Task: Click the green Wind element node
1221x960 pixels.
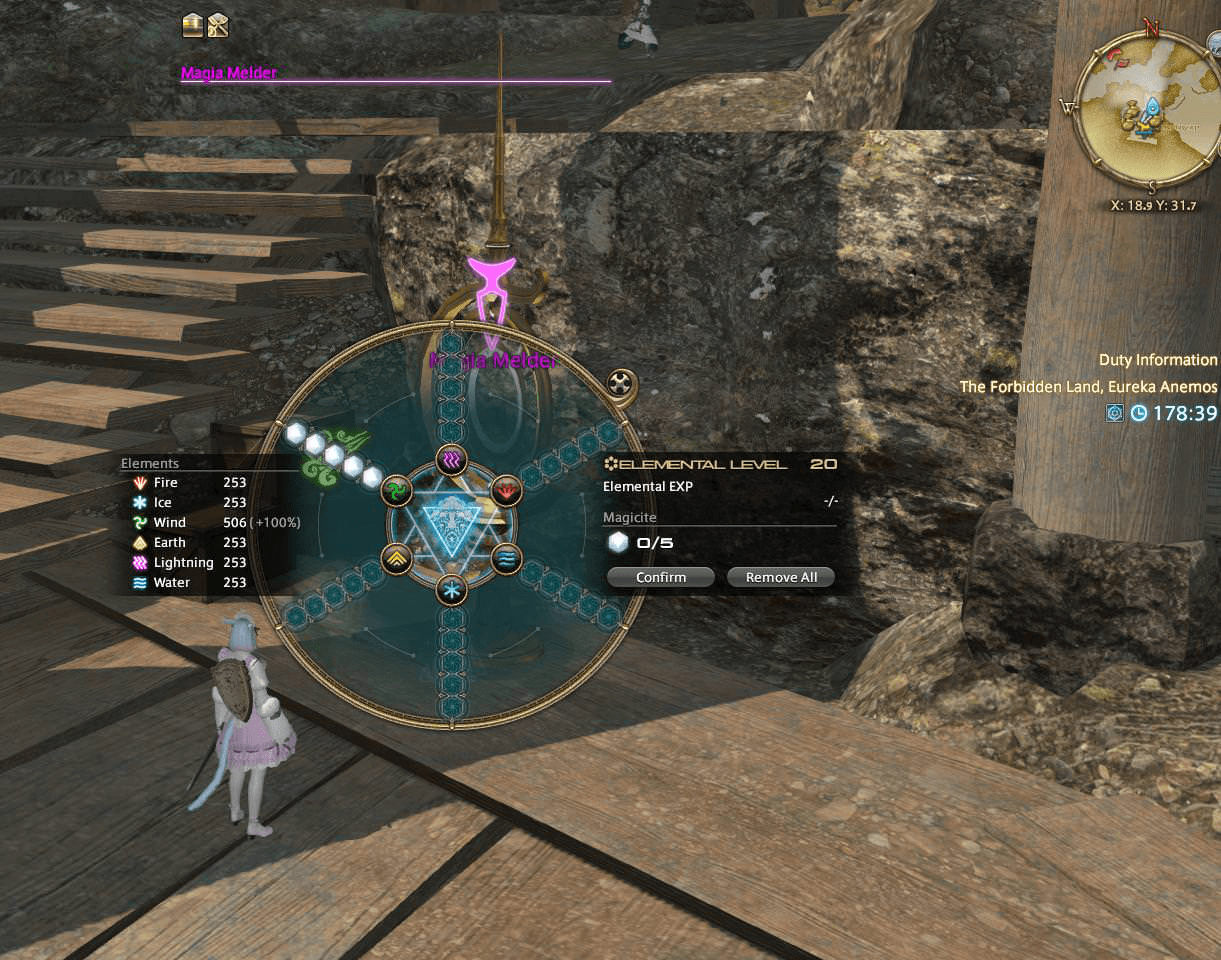Action: tap(396, 490)
